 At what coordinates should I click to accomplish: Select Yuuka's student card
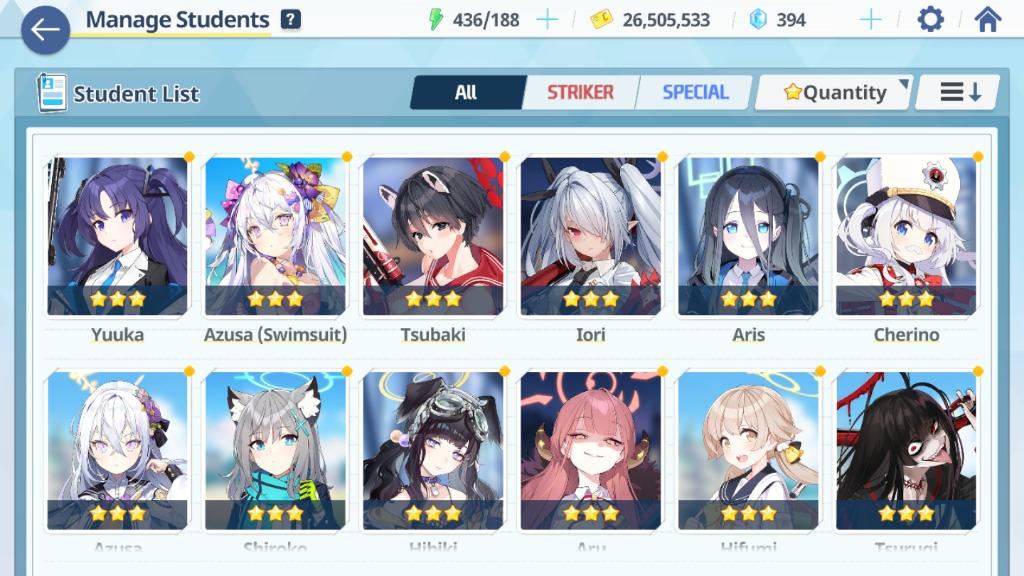point(117,236)
